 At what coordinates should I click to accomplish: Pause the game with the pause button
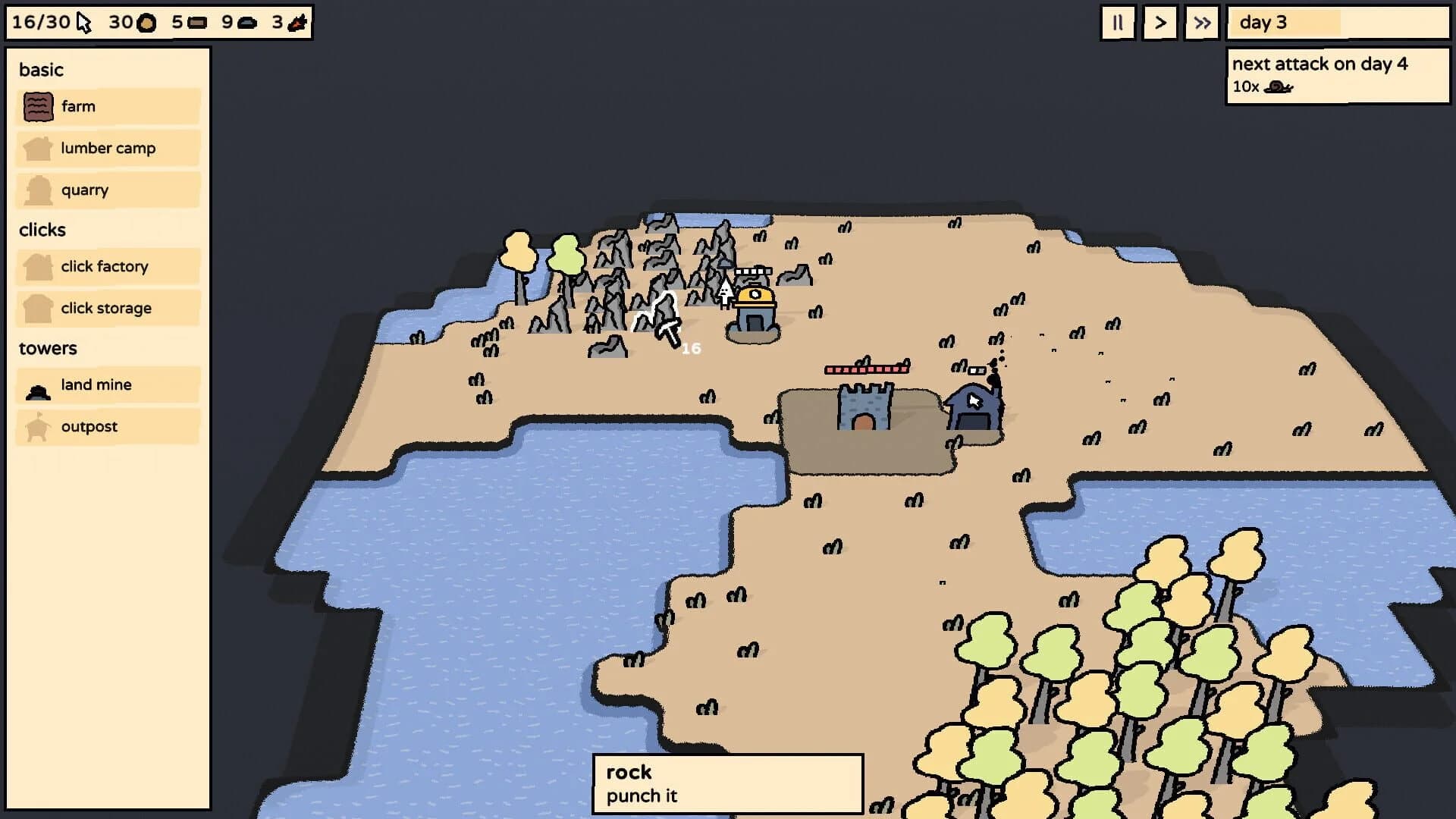click(x=1117, y=23)
